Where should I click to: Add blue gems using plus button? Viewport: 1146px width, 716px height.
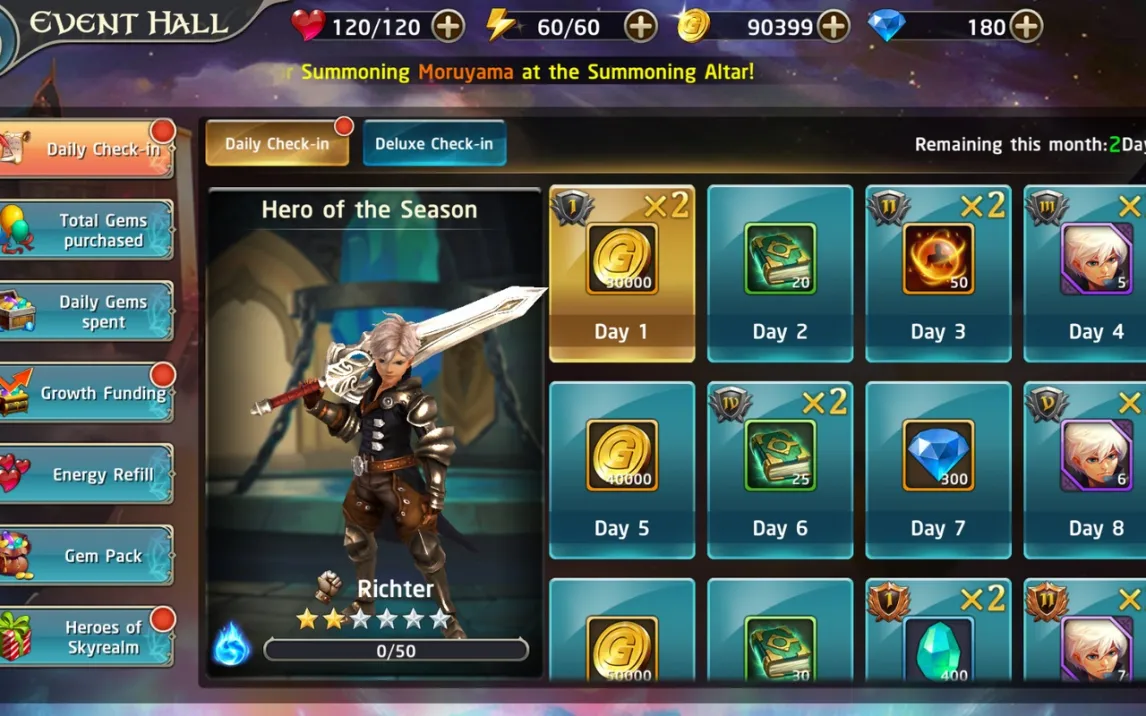click(x=1026, y=27)
